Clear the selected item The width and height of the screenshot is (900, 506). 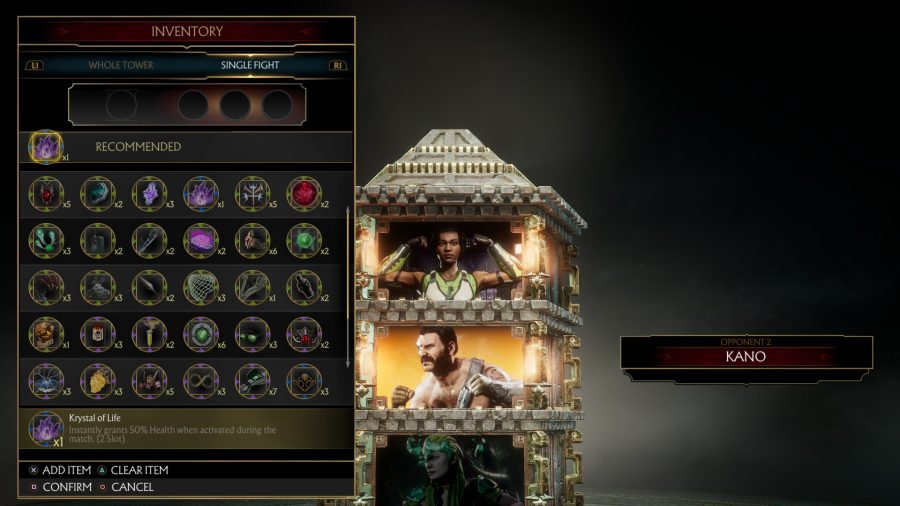[x=132, y=470]
